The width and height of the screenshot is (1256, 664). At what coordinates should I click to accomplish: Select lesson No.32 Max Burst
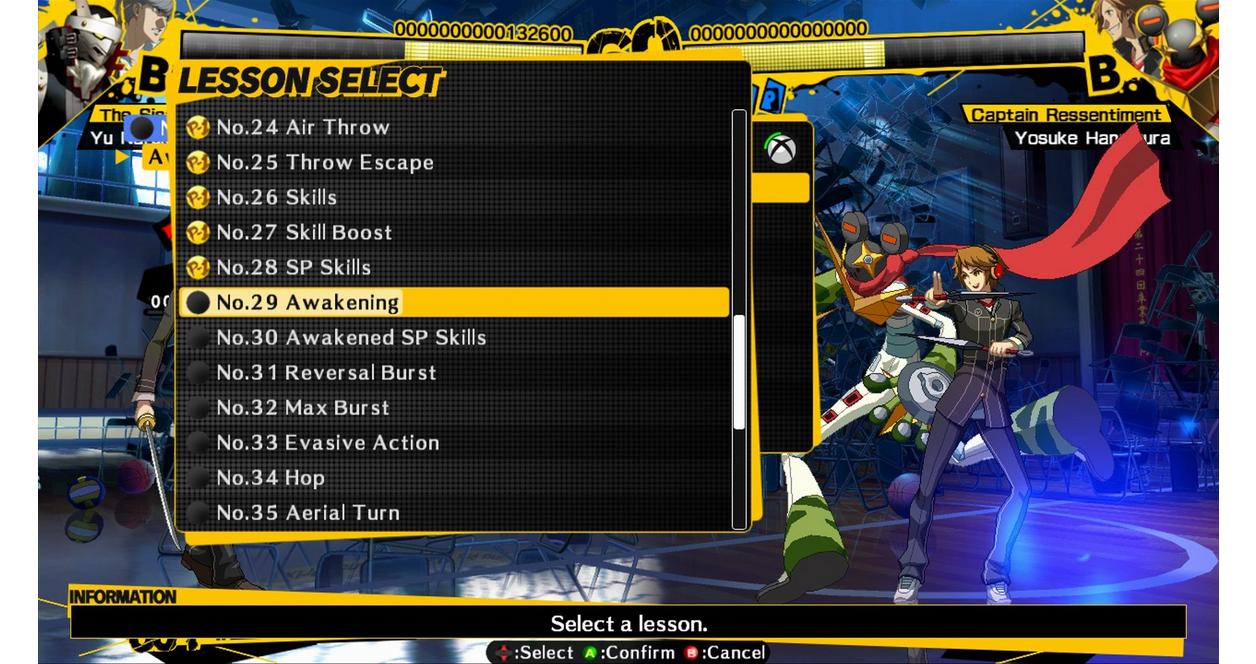pos(303,407)
